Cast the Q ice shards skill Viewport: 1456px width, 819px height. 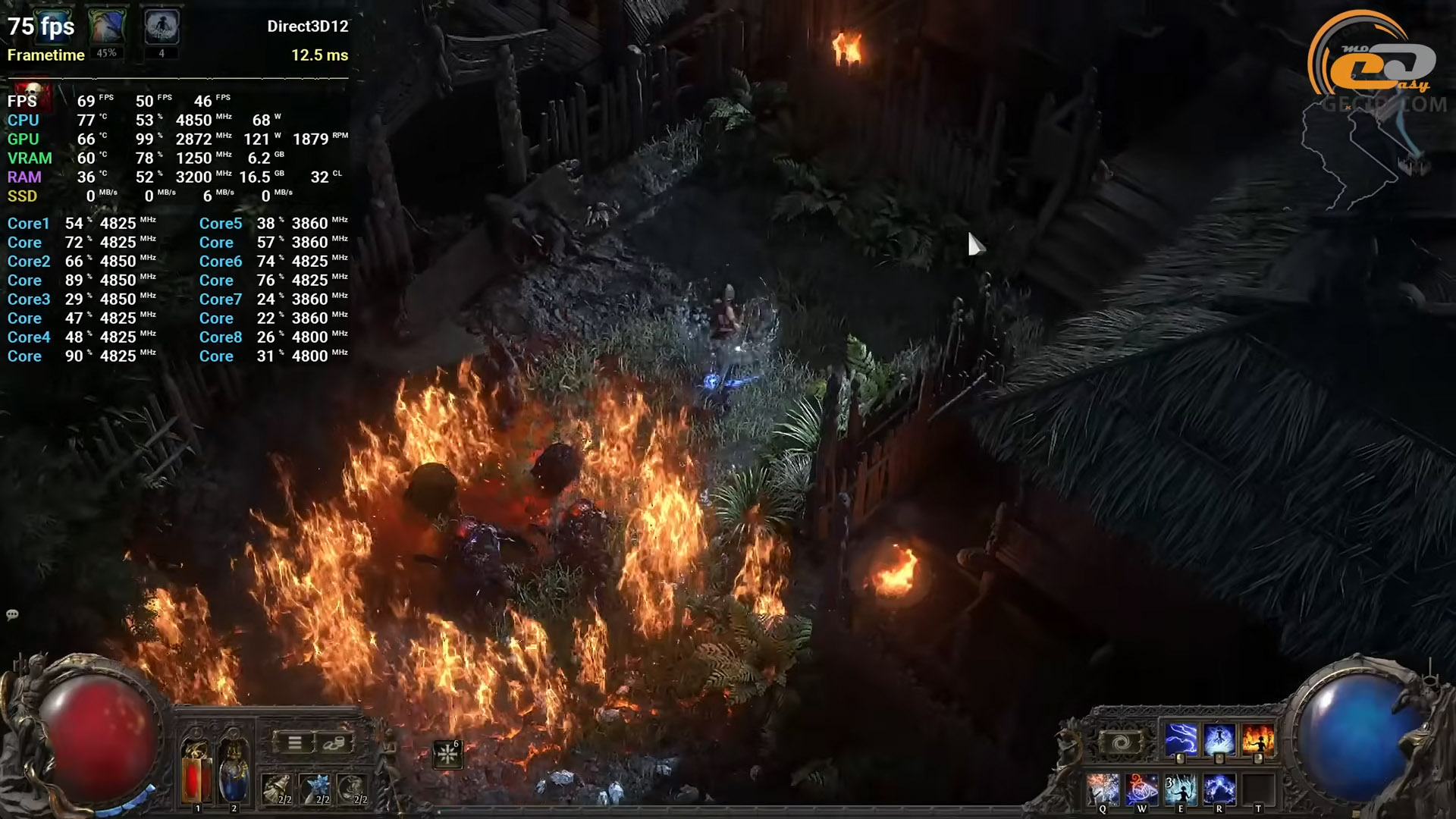(x=1103, y=789)
